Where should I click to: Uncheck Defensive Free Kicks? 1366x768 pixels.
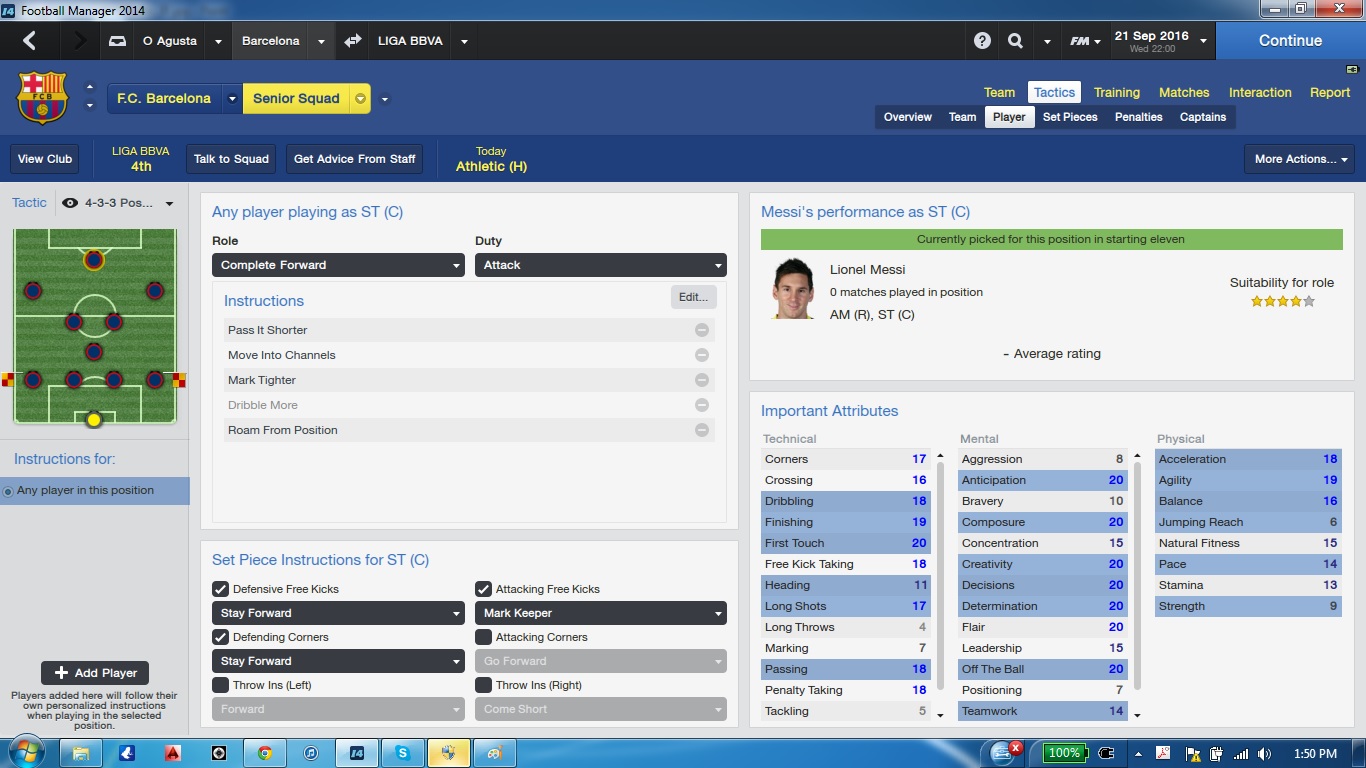[221, 589]
